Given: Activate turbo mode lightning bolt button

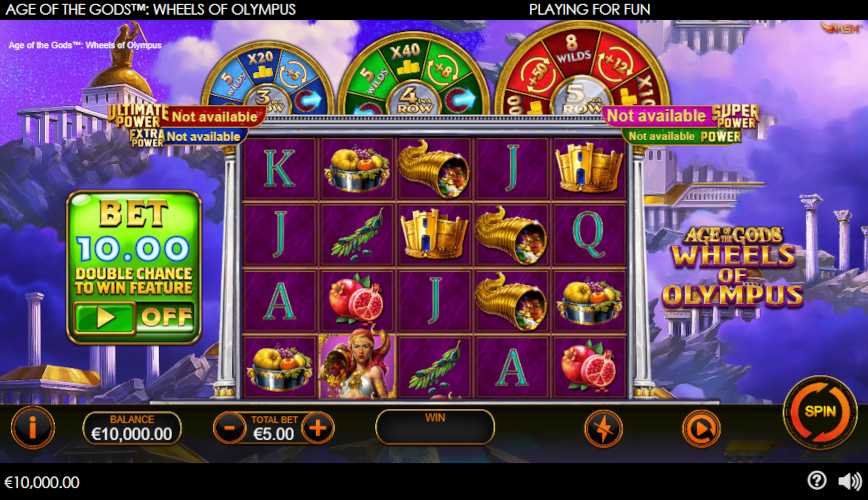Looking at the screenshot, I should [603, 428].
